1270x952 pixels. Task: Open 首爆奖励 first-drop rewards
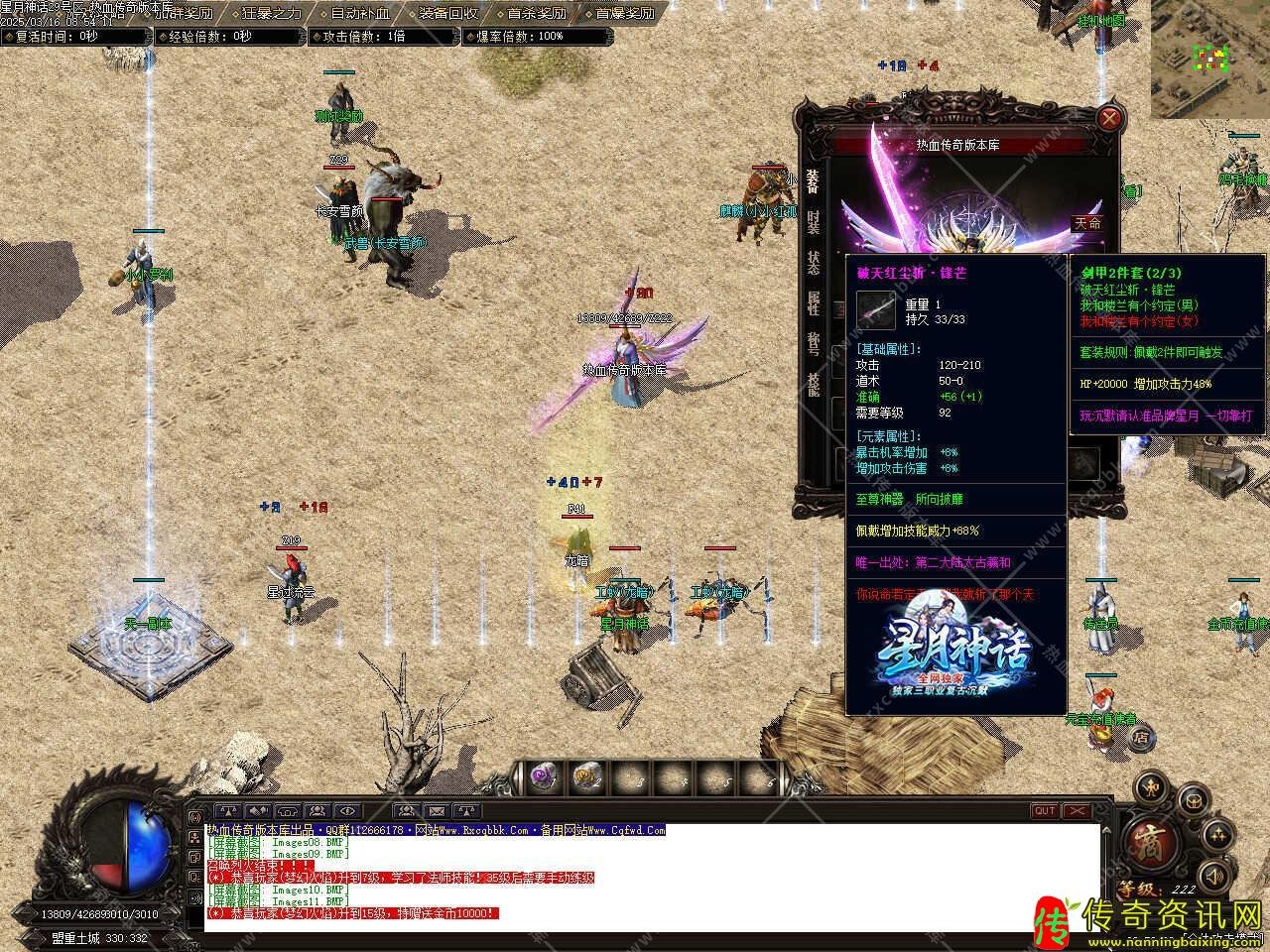(x=624, y=14)
